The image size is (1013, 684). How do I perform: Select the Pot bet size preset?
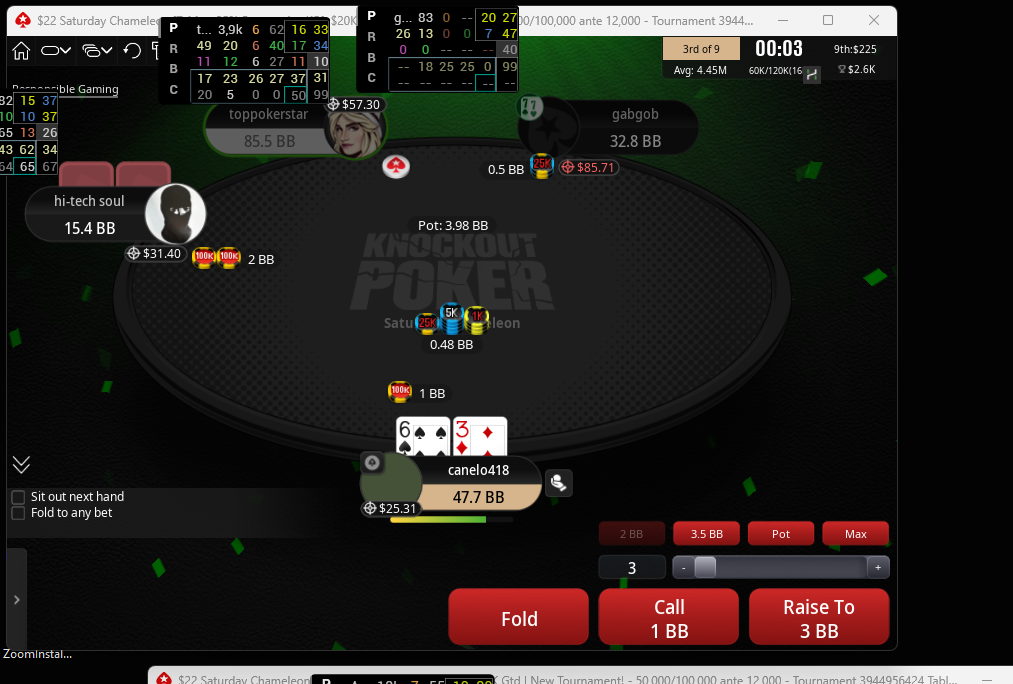(x=781, y=534)
